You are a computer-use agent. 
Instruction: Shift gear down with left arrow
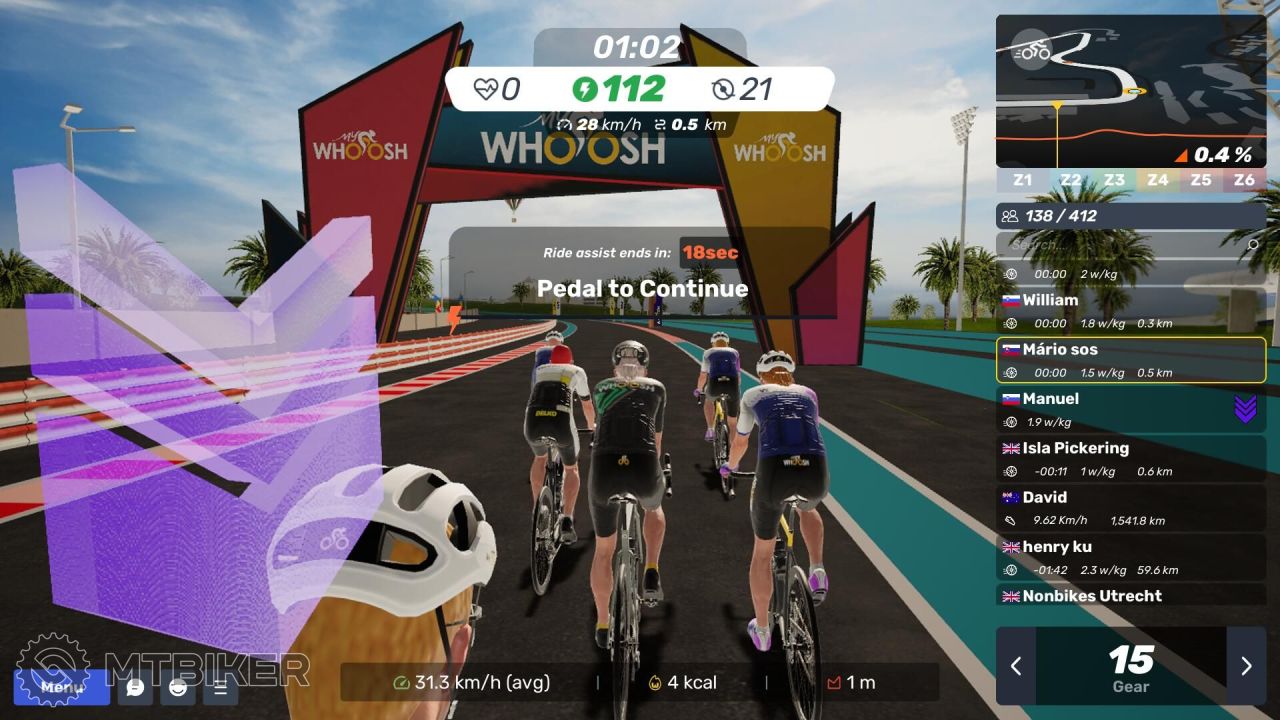coord(1016,666)
